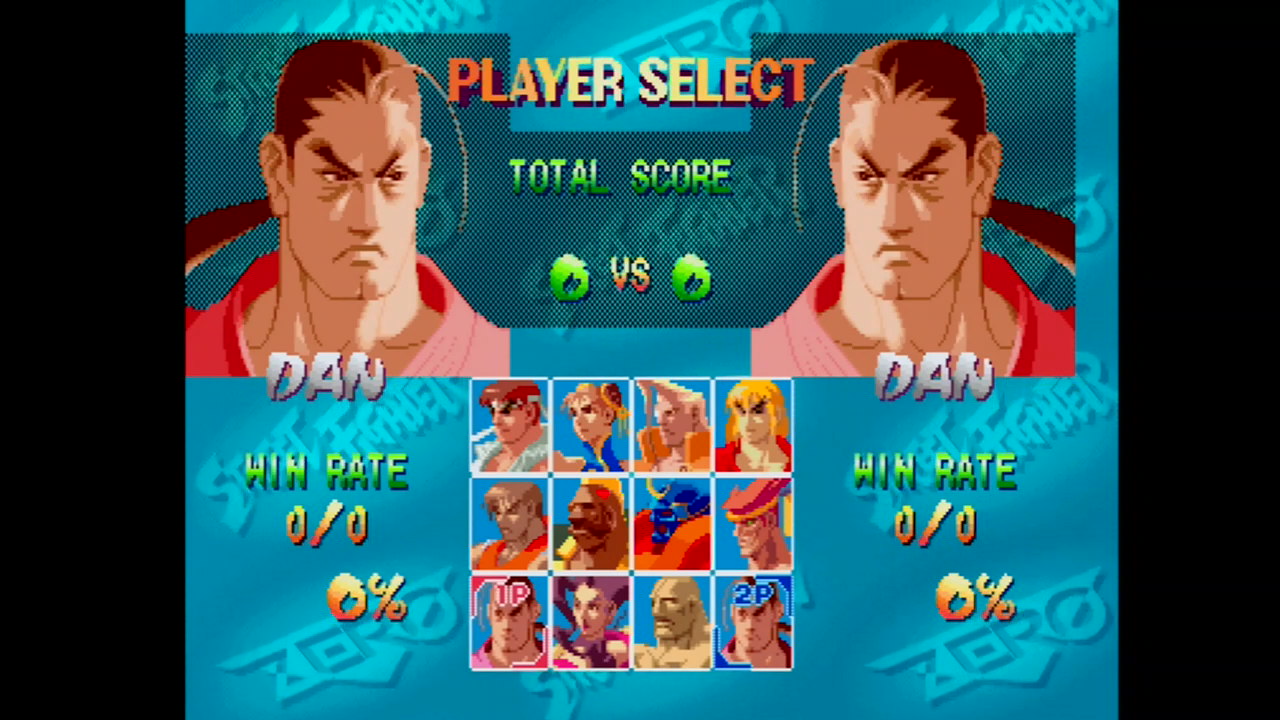
Task: Select Rose with the purple hair
Action: [x=591, y=621]
